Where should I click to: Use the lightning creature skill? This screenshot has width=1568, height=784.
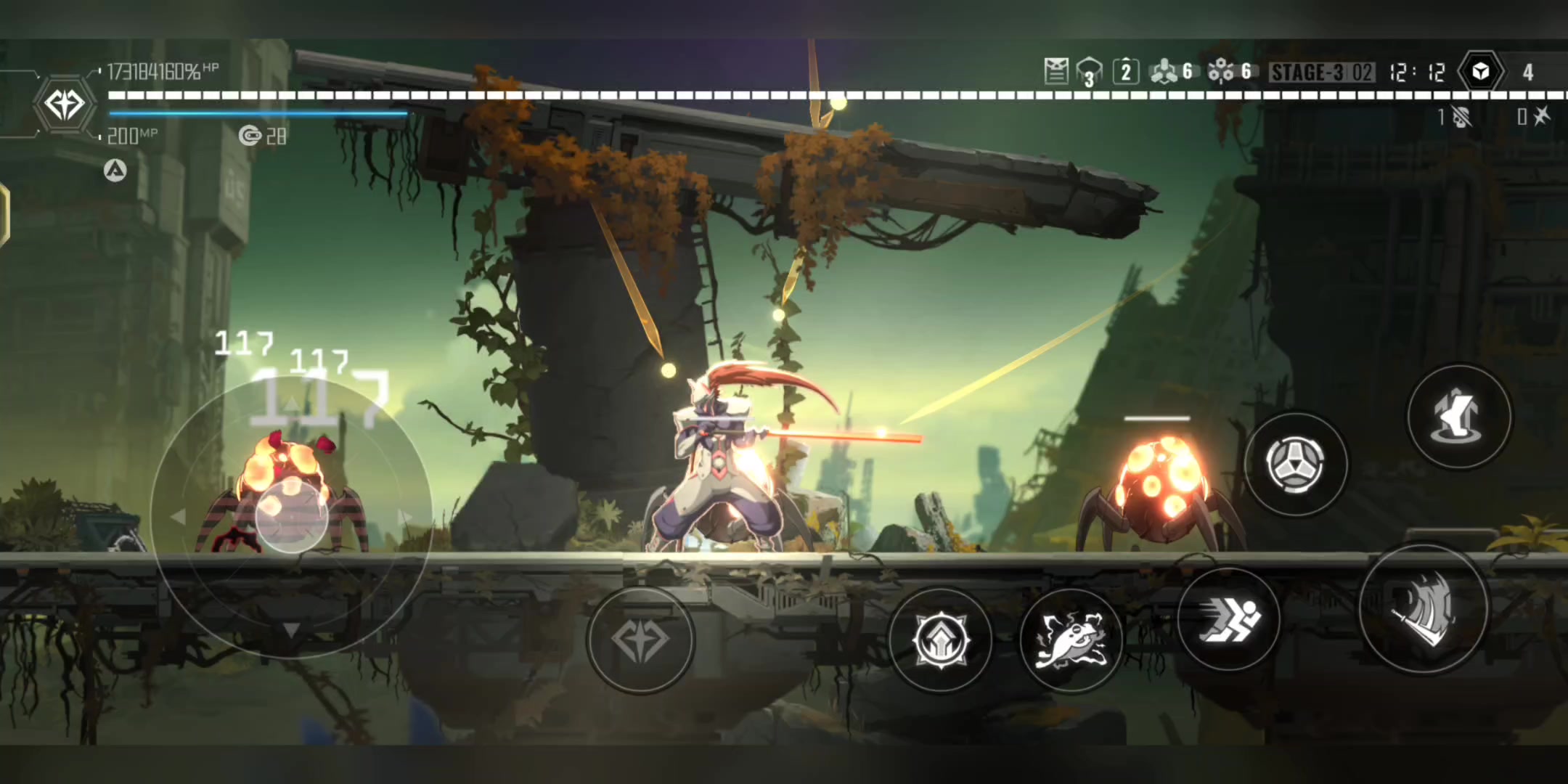pyautogui.click(x=1071, y=640)
